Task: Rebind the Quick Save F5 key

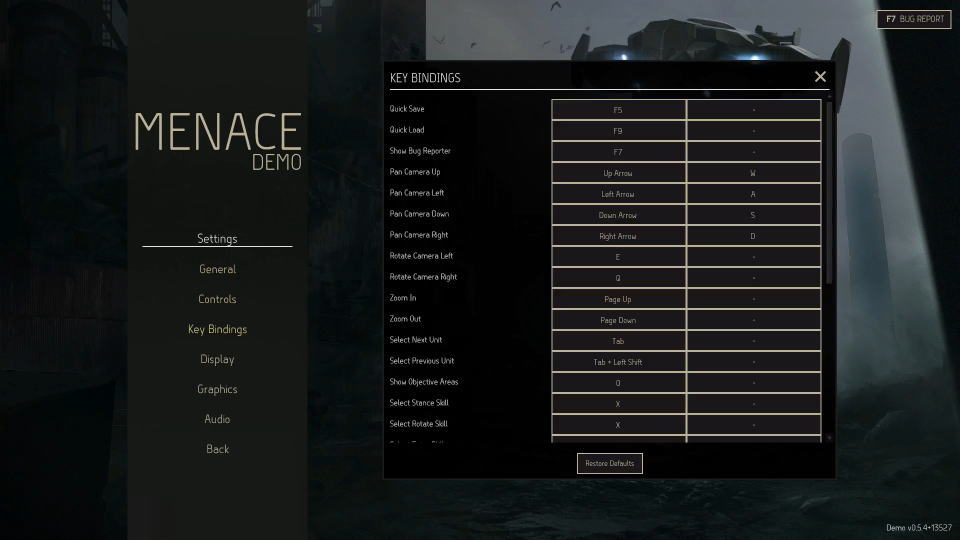Action: [x=618, y=110]
